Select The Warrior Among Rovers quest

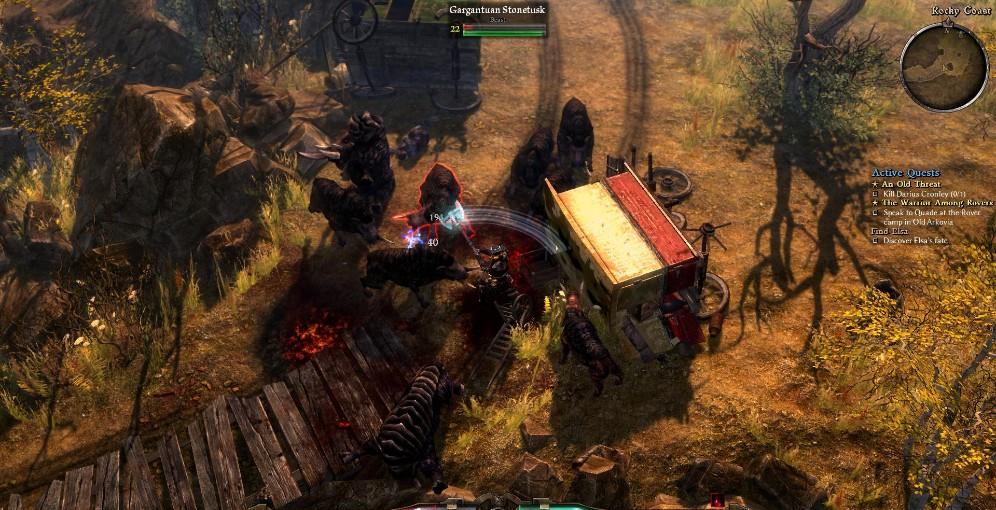(x=936, y=203)
